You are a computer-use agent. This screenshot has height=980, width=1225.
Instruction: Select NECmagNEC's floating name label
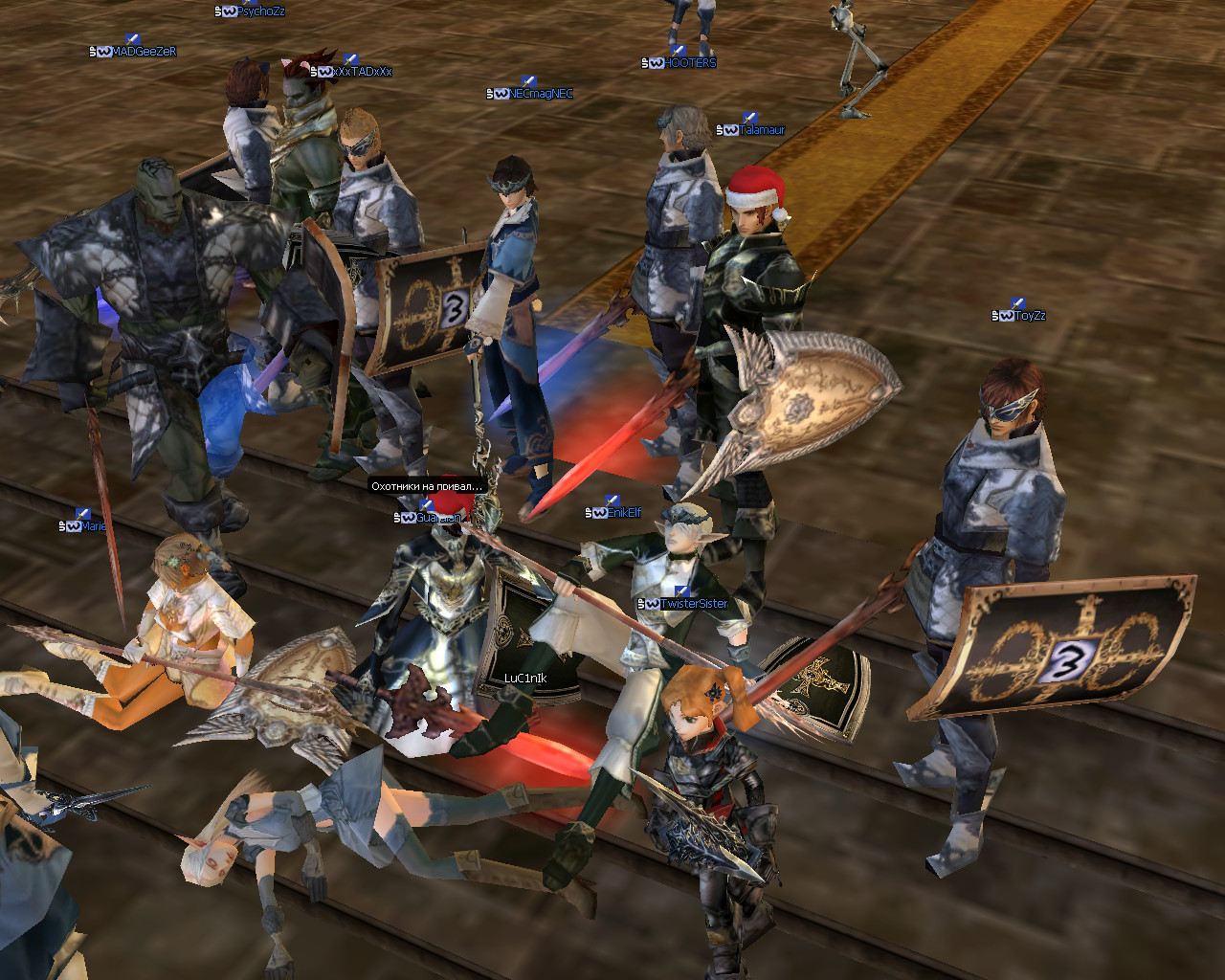click(540, 94)
